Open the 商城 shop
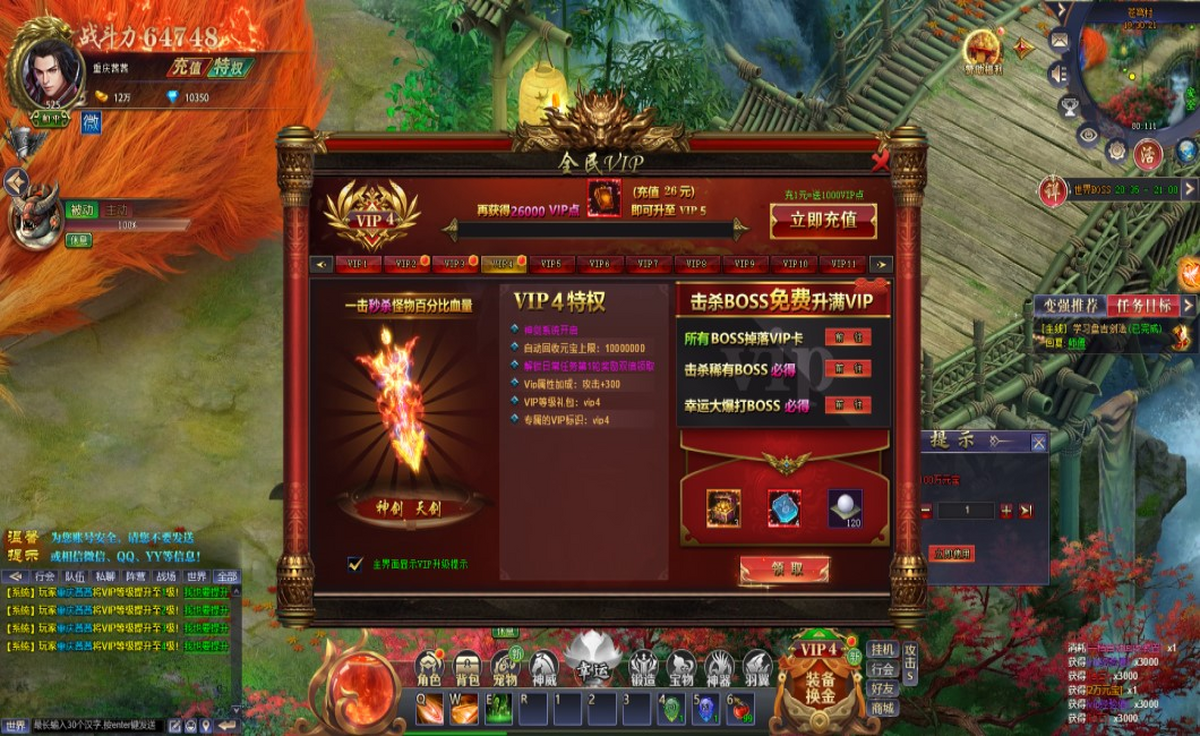The height and width of the screenshot is (736, 1200). tap(882, 708)
